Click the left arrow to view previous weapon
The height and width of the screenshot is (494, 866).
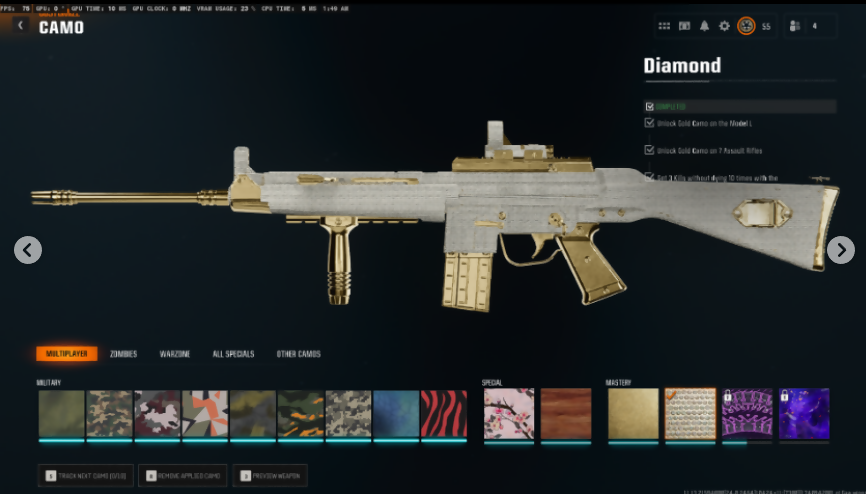[x=28, y=250]
